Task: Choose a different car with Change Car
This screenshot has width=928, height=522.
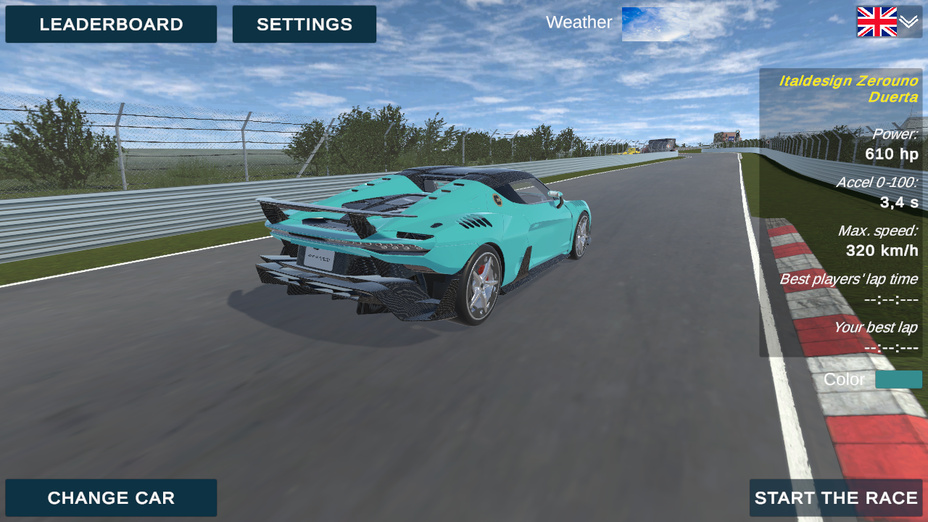Action: point(111,498)
